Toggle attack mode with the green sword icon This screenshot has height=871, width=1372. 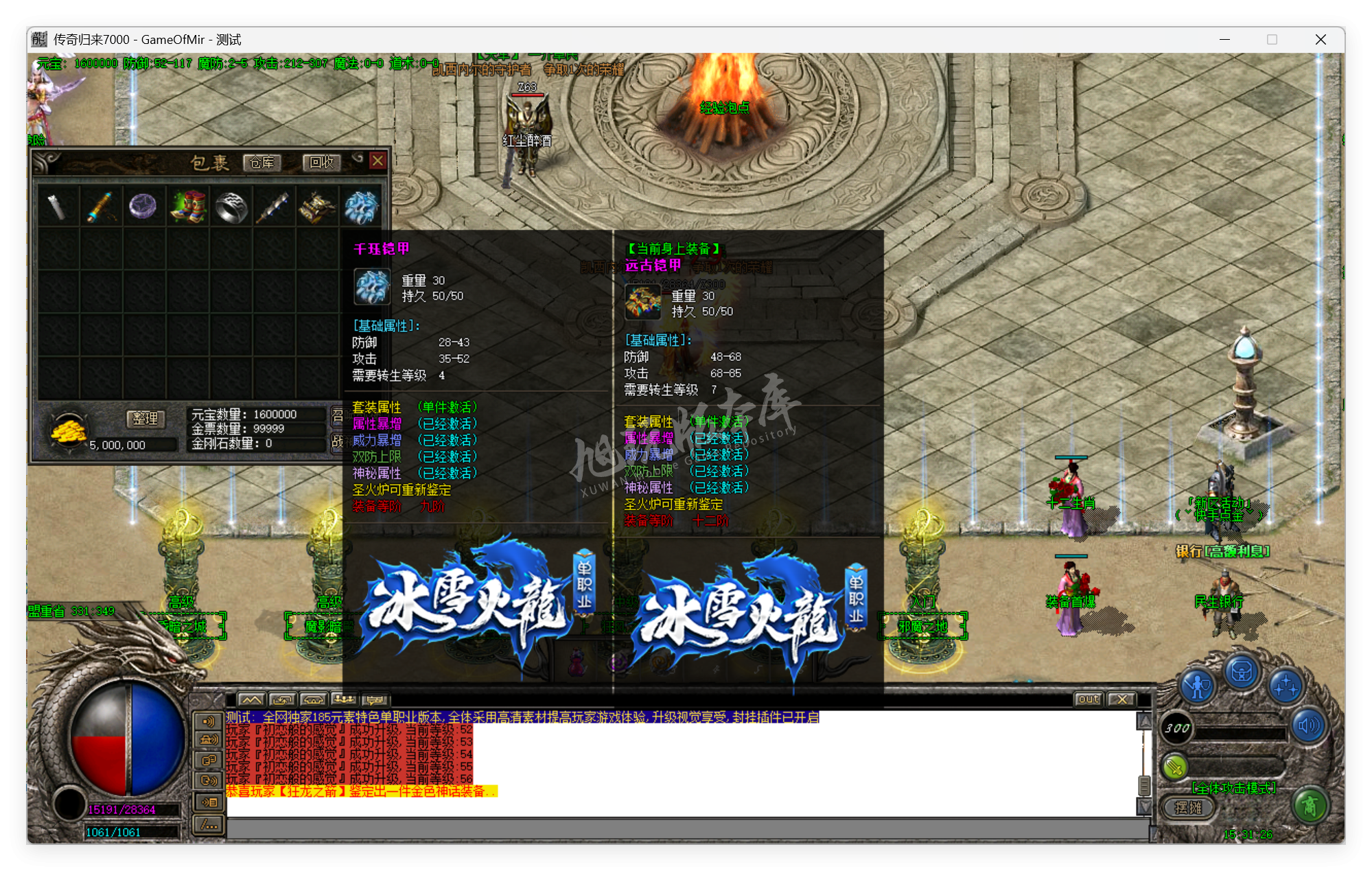coord(1174,767)
